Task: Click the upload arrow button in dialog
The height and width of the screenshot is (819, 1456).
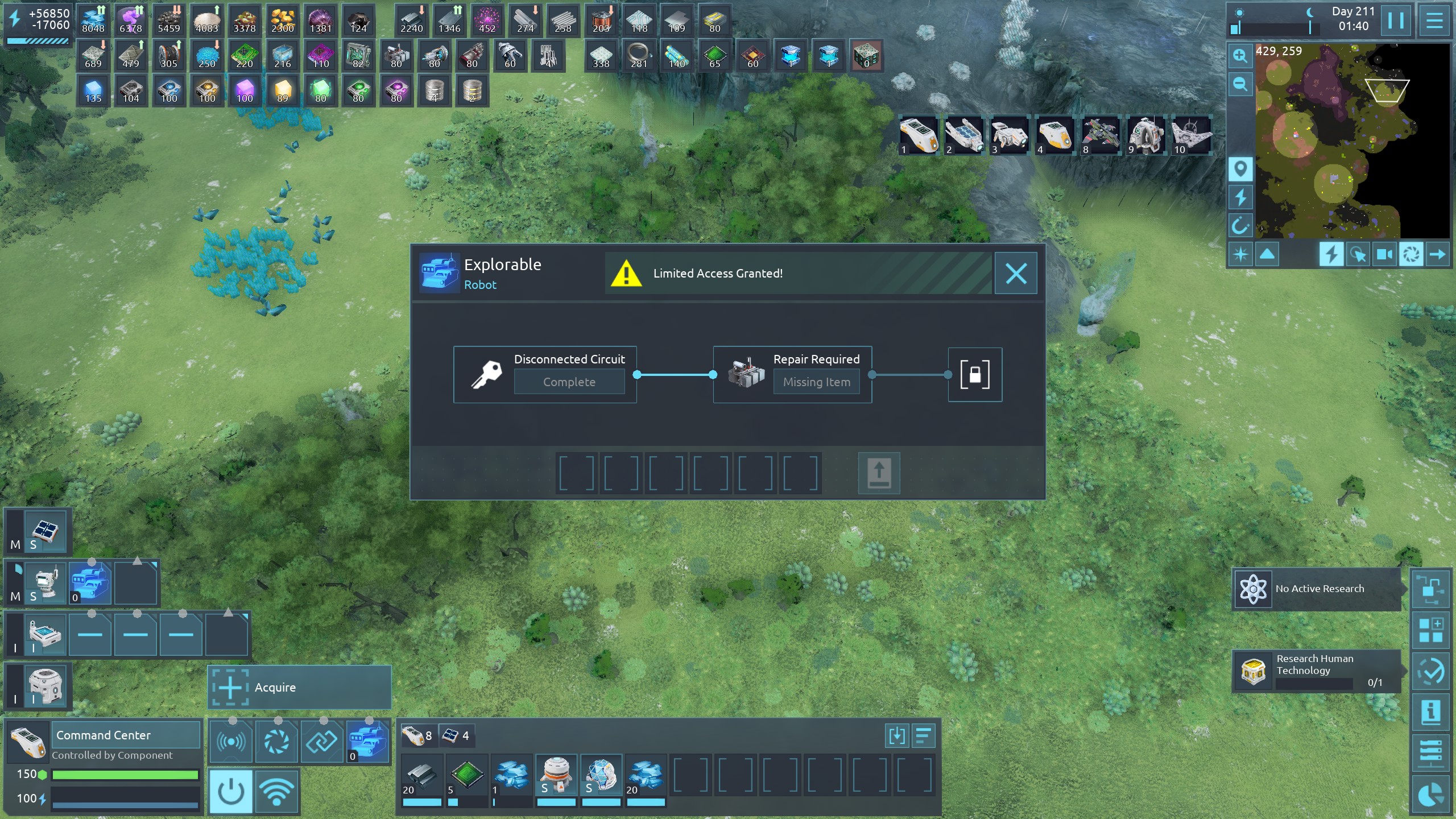Action: pos(879,473)
